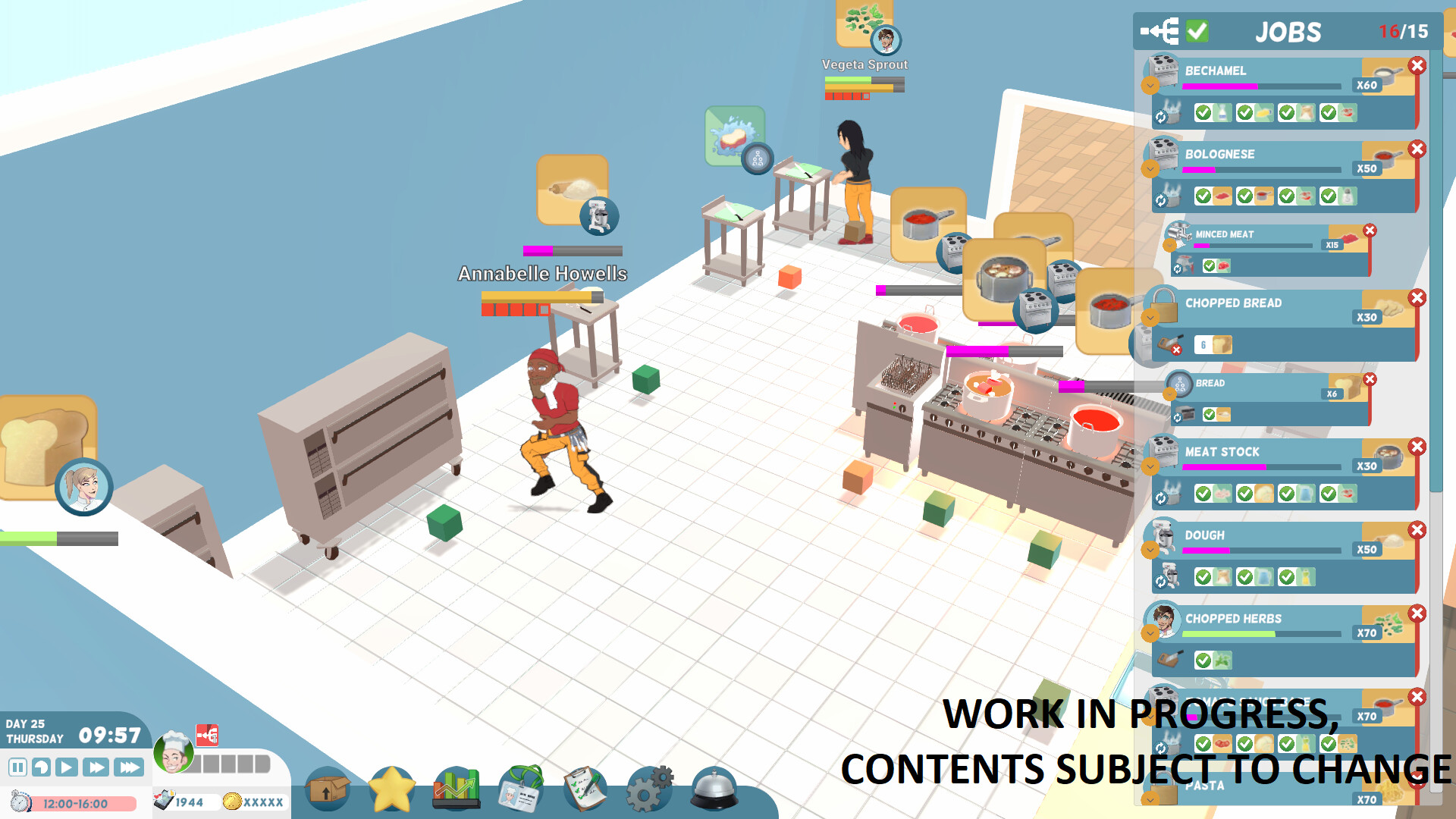Click the JOBS panel header

pos(1289,31)
